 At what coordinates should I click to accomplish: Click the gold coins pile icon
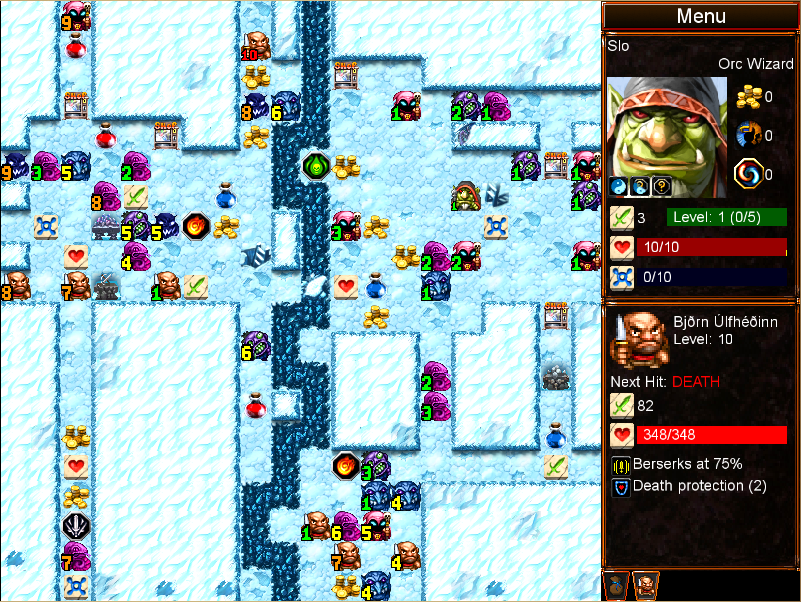(748, 97)
